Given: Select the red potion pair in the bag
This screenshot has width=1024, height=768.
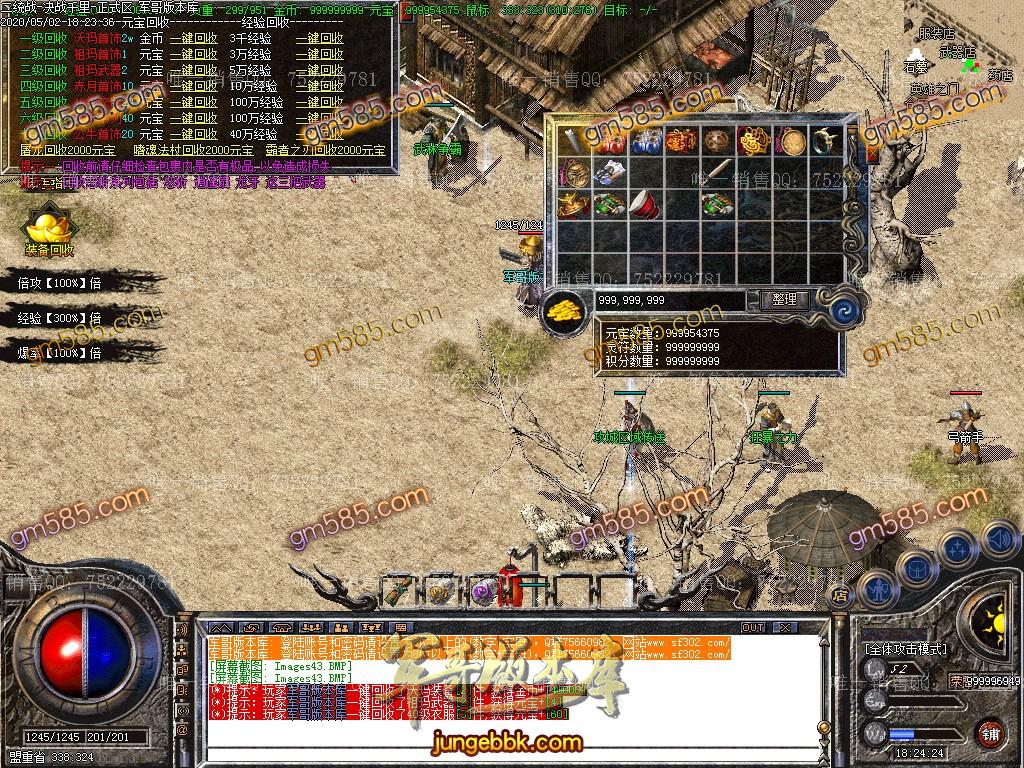Looking at the screenshot, I should [x=609, y=142].
